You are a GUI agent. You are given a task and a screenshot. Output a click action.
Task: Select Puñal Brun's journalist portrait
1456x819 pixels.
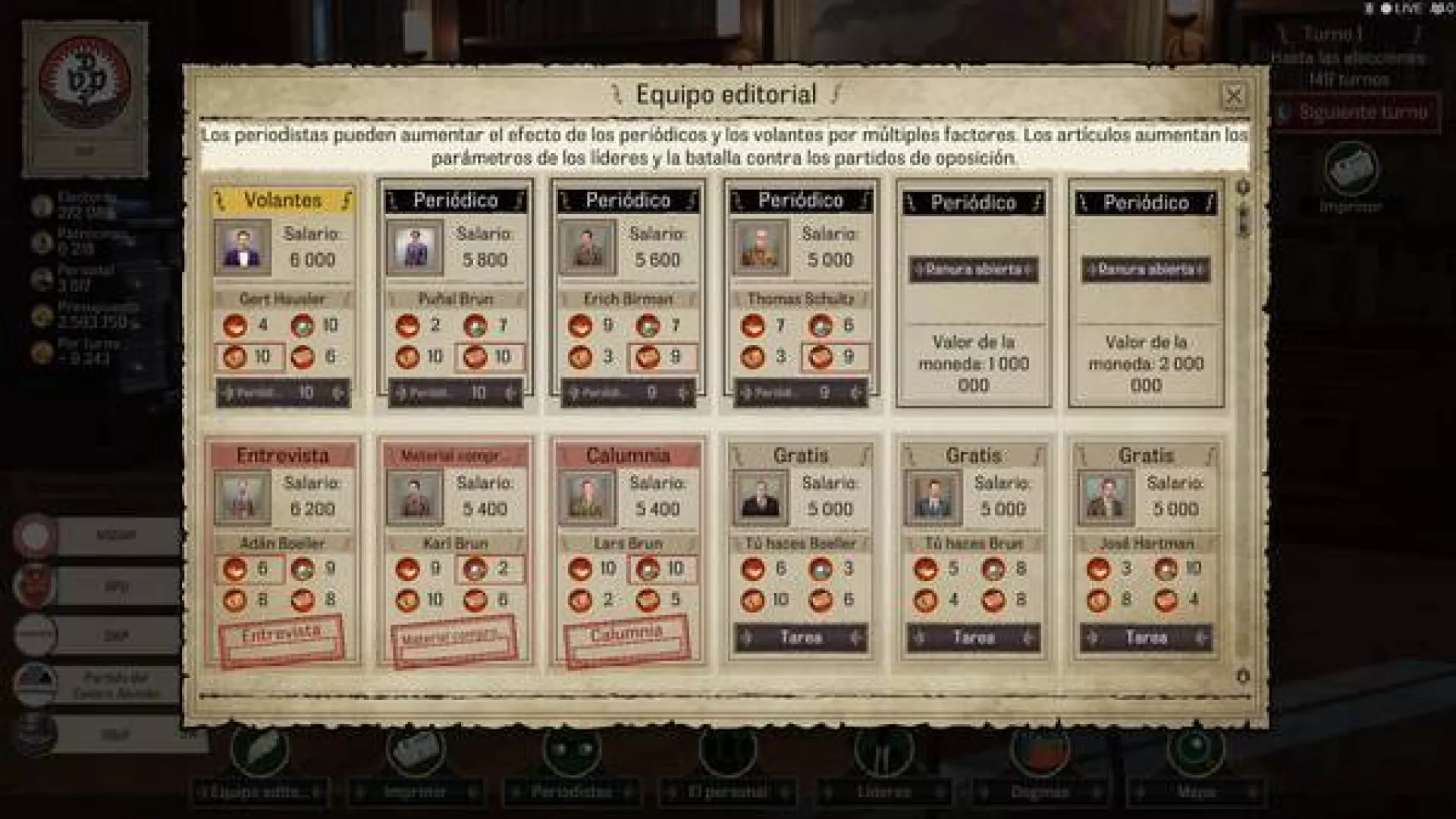click(415, 247)
